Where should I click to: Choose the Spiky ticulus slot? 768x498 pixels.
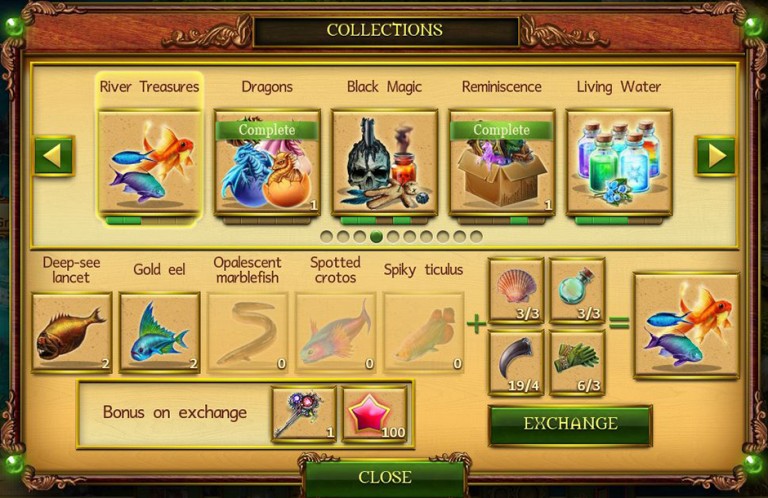[423, 332]
